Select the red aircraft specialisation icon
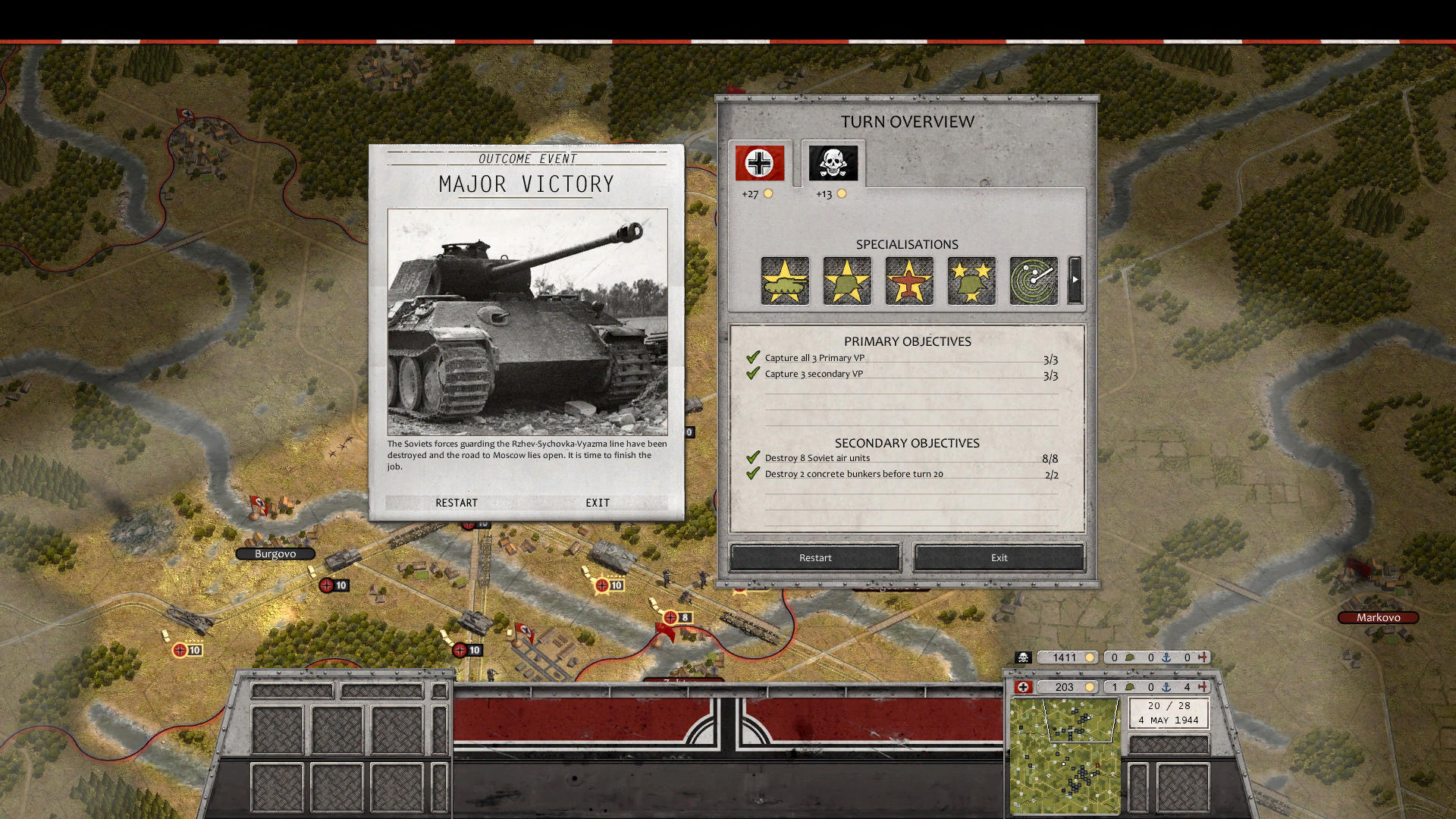The height and width of the screenshot is (819, 1456). (908, 281)
